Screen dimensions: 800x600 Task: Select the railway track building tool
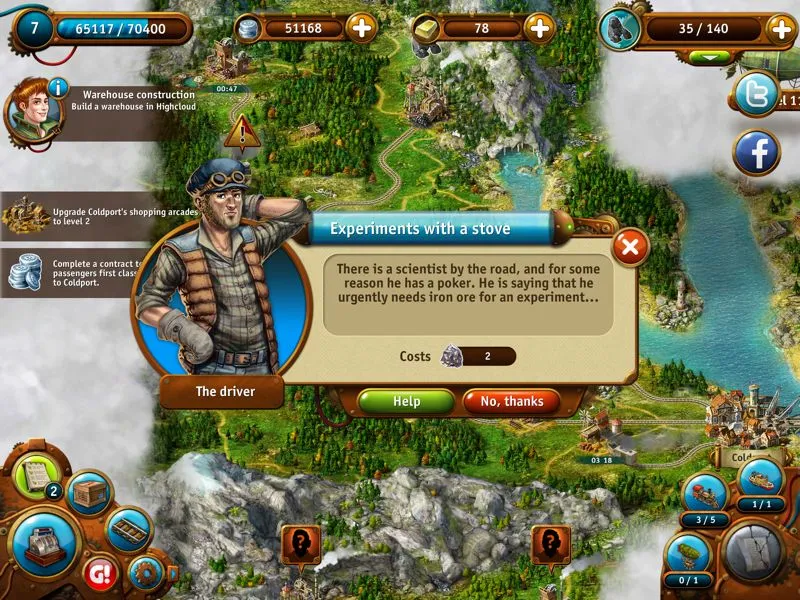point(128,529)
